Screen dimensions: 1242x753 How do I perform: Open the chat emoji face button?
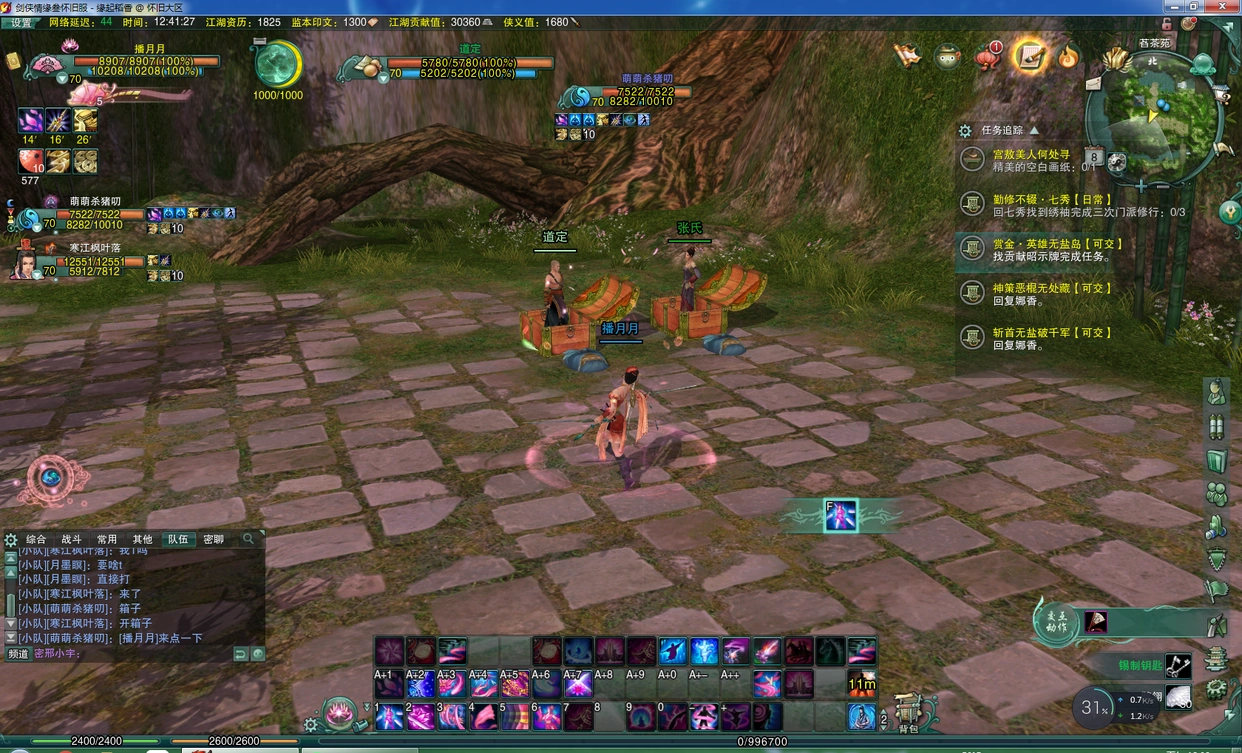(258, 654)
